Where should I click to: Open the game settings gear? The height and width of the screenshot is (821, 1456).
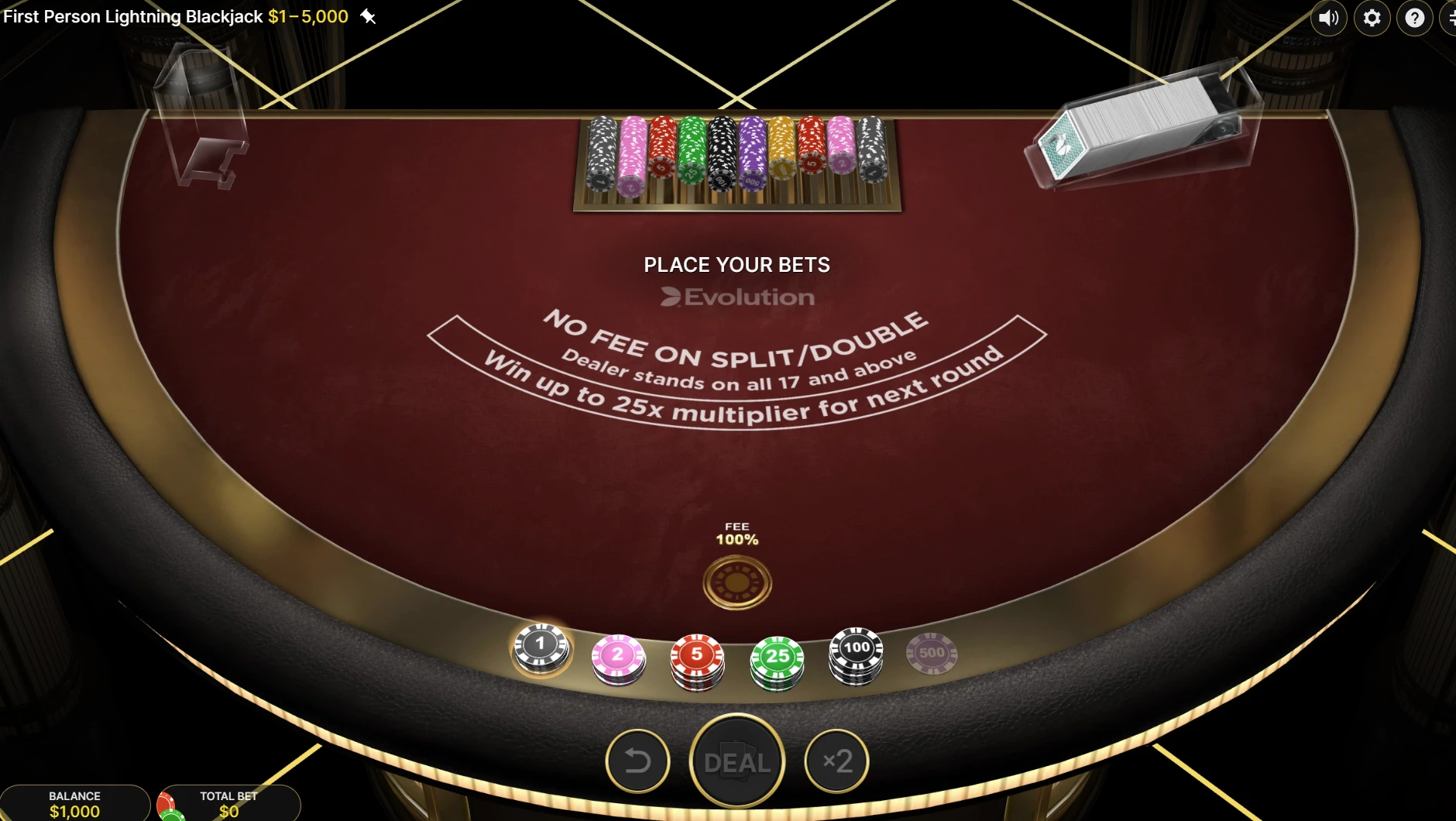pos(1372,18)
